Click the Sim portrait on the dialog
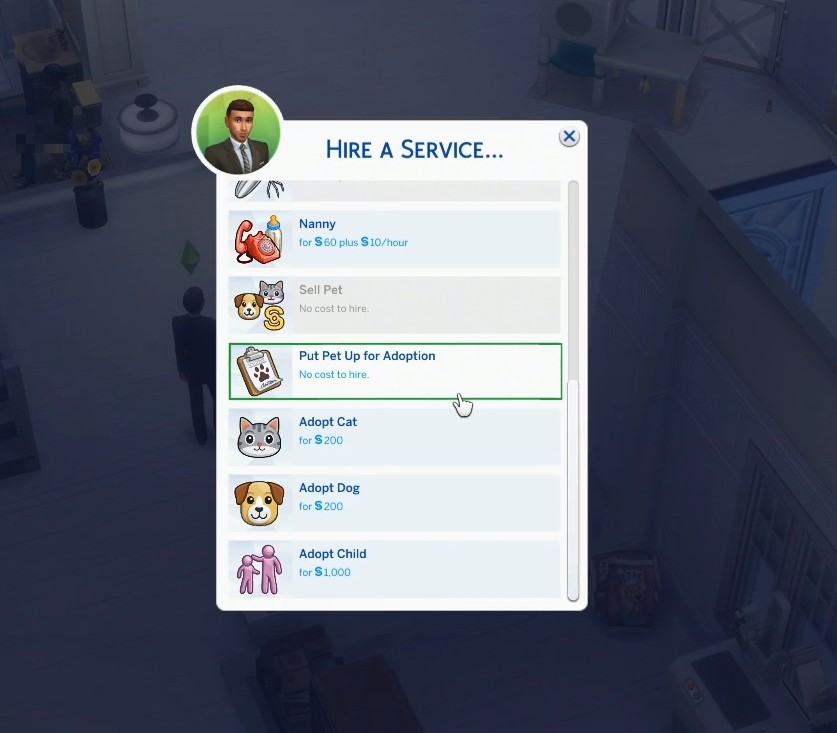The height and width of the screenshot is (733, 837). 238,133
